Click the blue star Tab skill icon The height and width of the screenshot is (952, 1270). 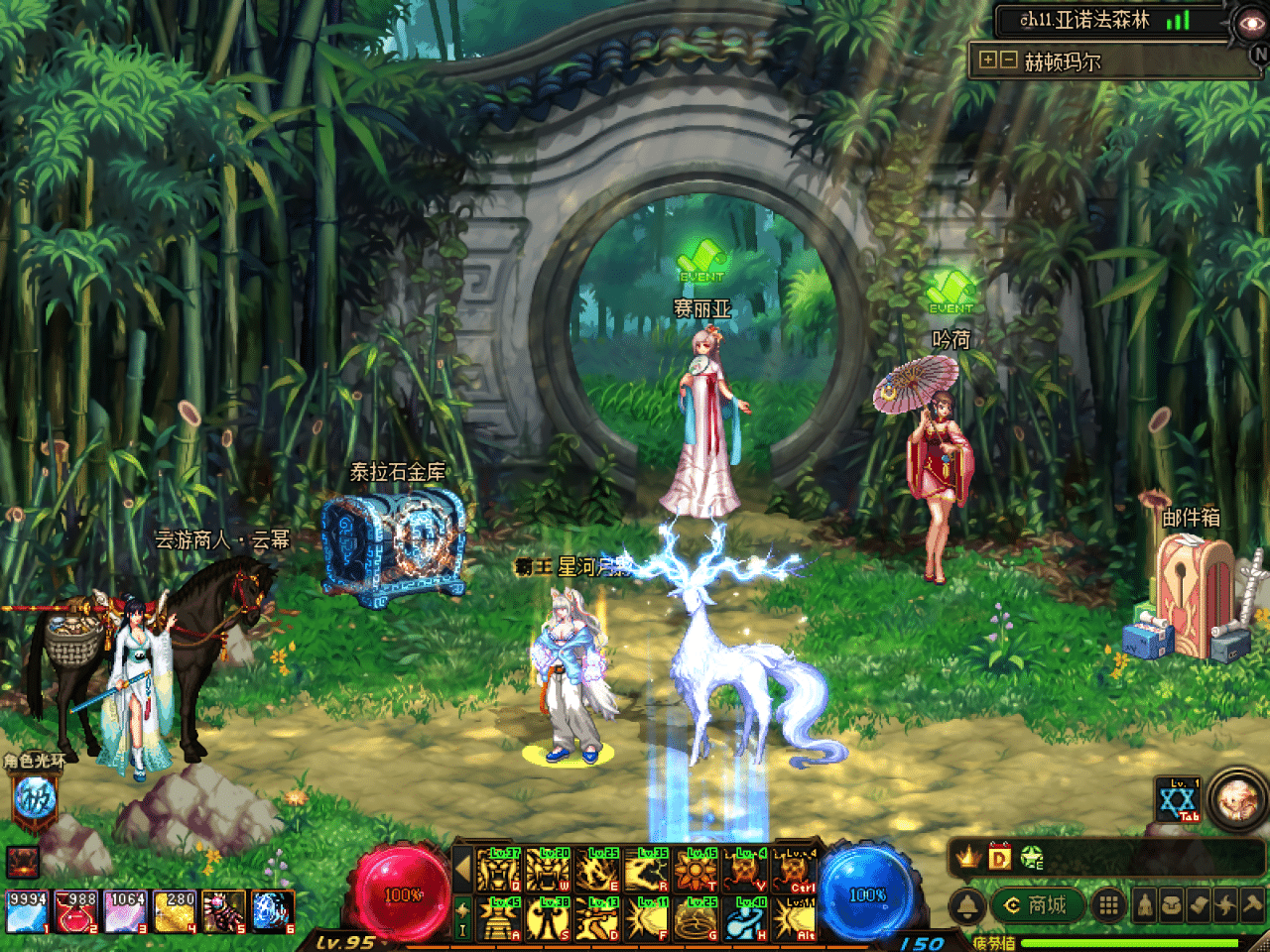coord(1178,800)
